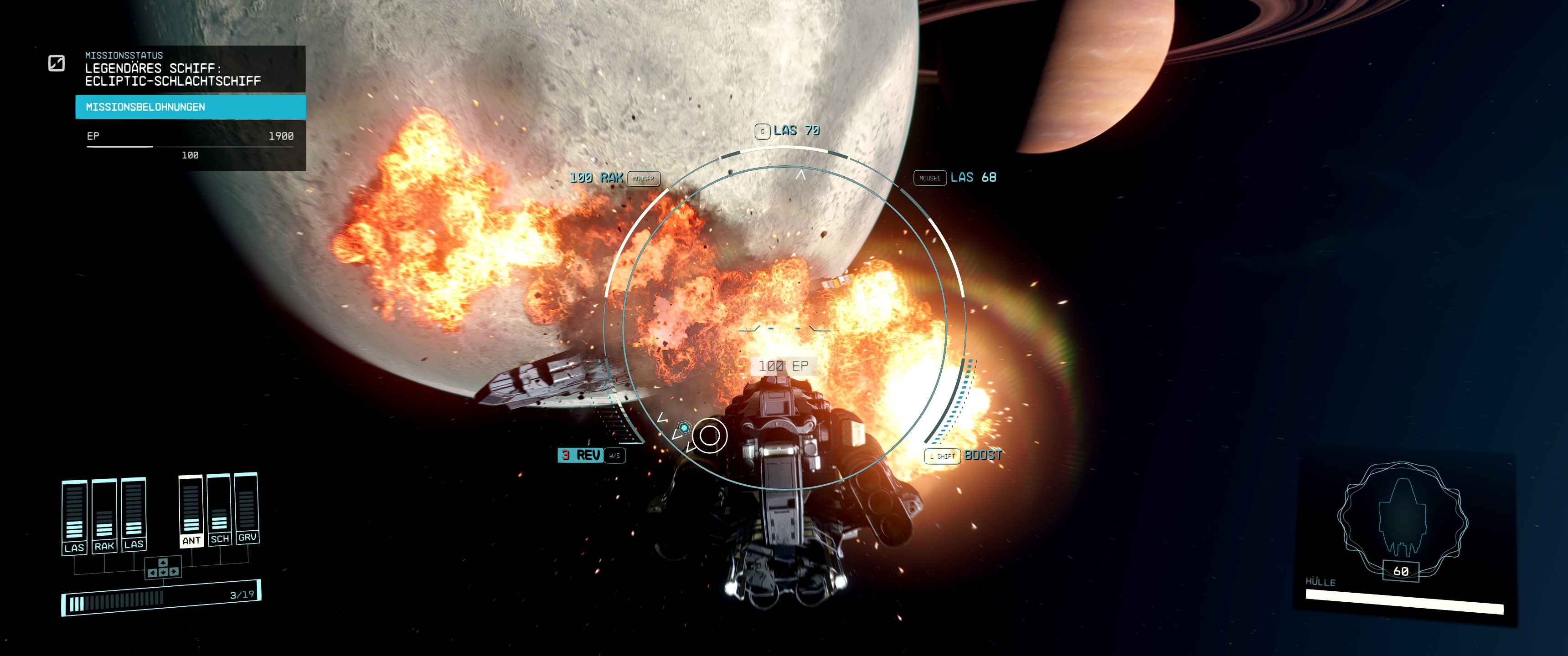Viewport: 1568px width, 656px height.
Task: Select the GRV grav drive power column
Action: (247, 507)
